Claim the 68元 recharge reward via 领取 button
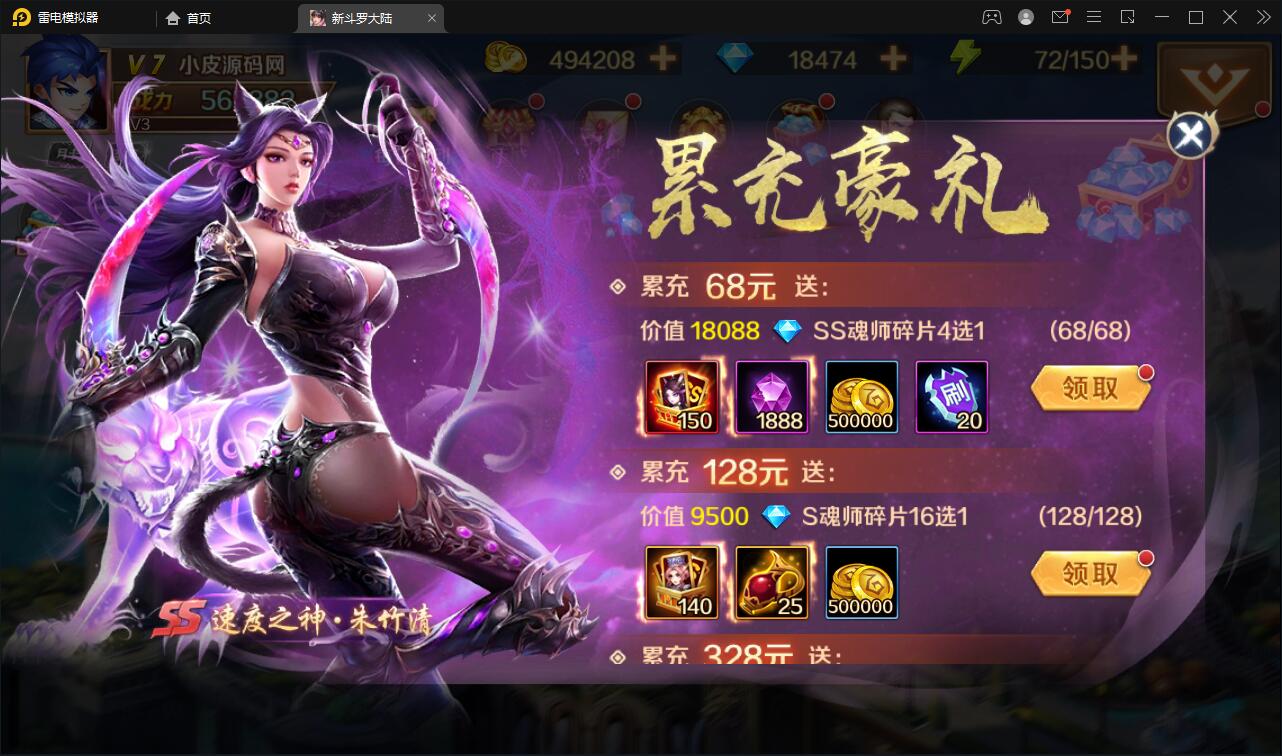This screenshot has width=1282, height=756. coord(1090,389)
